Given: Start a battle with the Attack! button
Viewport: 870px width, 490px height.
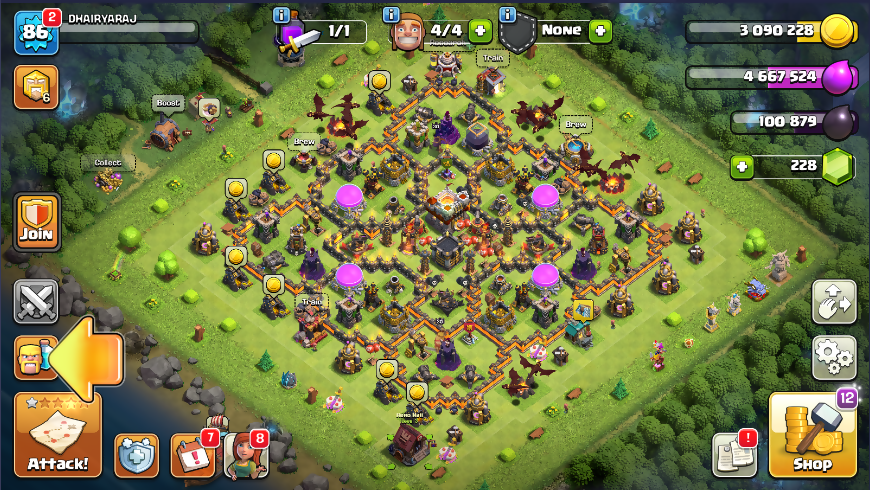Looking at the screenshot, I should click(x=57, y=436).
